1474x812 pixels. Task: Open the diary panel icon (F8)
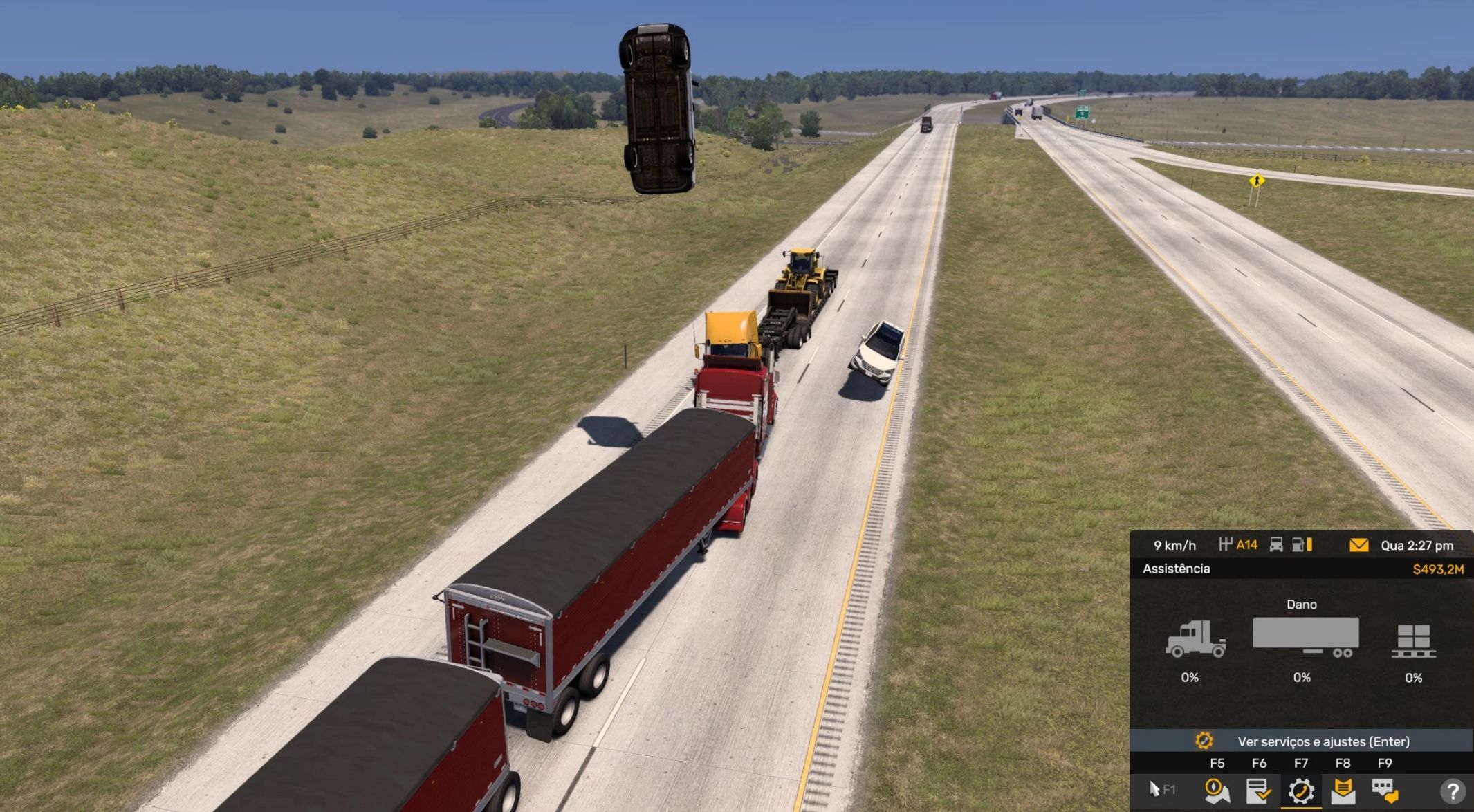coord(1341,792)
